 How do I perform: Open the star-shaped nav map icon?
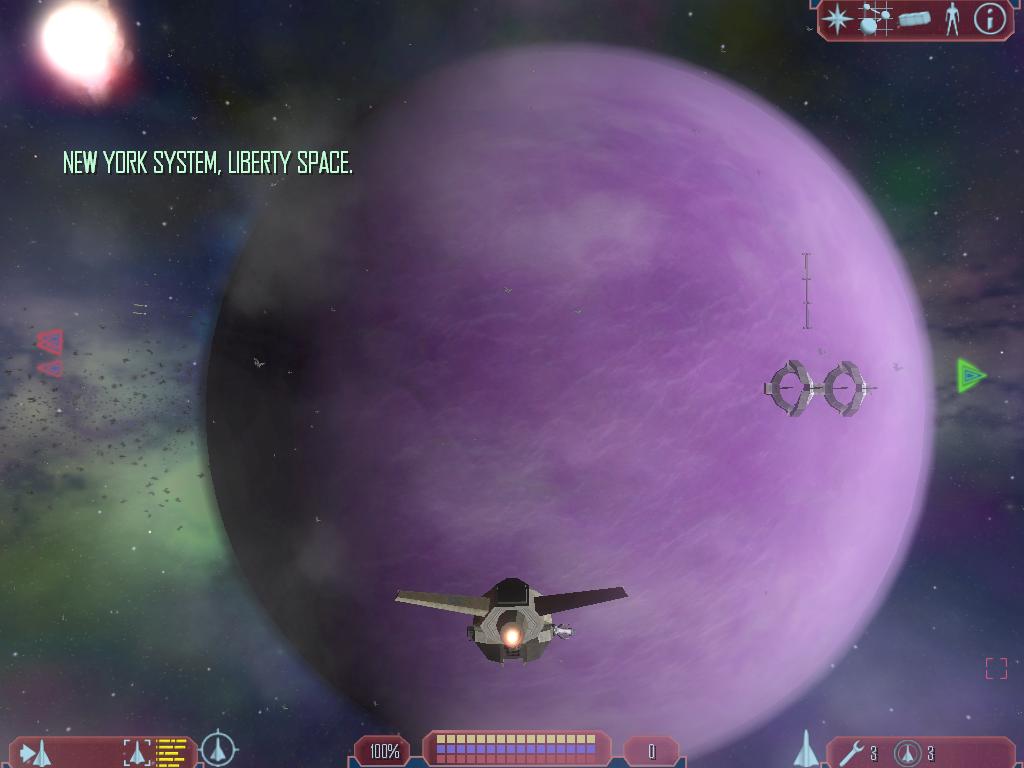838,19
